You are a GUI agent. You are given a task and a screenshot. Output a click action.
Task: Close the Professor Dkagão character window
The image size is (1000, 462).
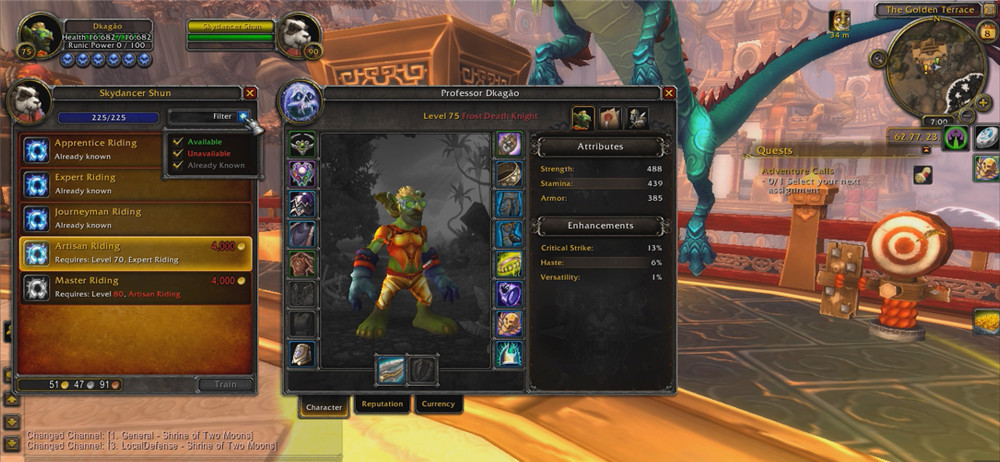coord(668,93)
